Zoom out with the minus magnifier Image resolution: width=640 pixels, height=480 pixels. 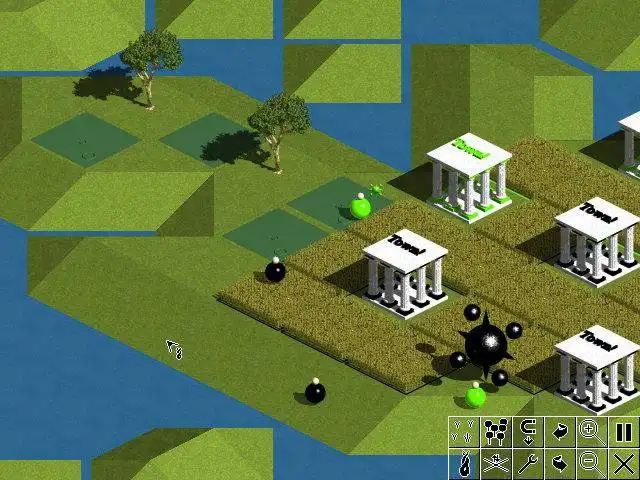[591, 463]
